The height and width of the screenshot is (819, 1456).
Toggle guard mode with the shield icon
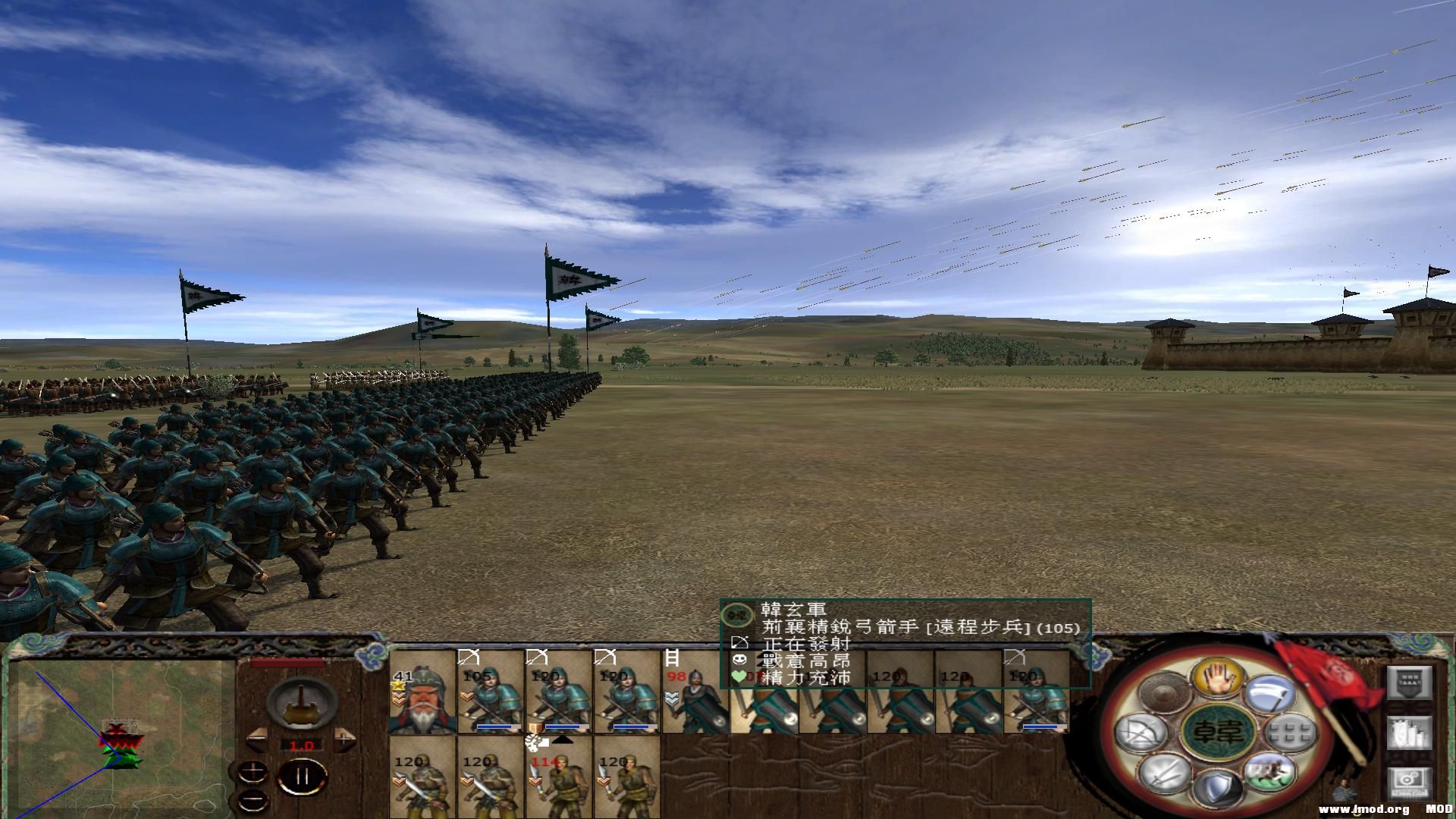(1219, 788)
